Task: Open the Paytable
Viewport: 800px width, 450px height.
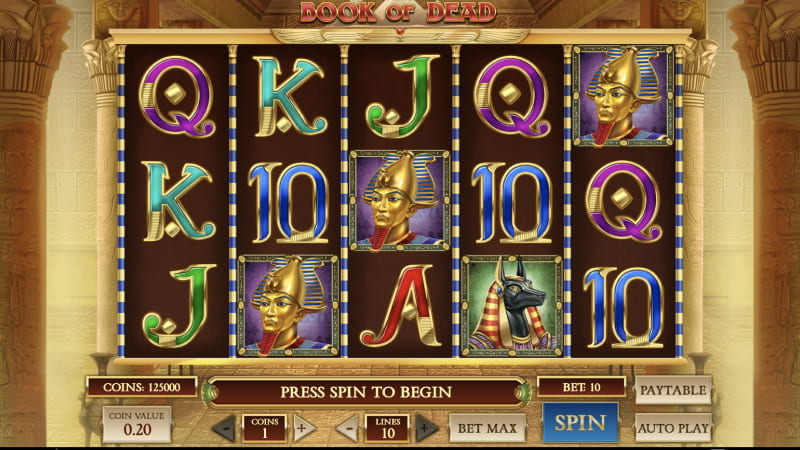Action: (673, 389)
